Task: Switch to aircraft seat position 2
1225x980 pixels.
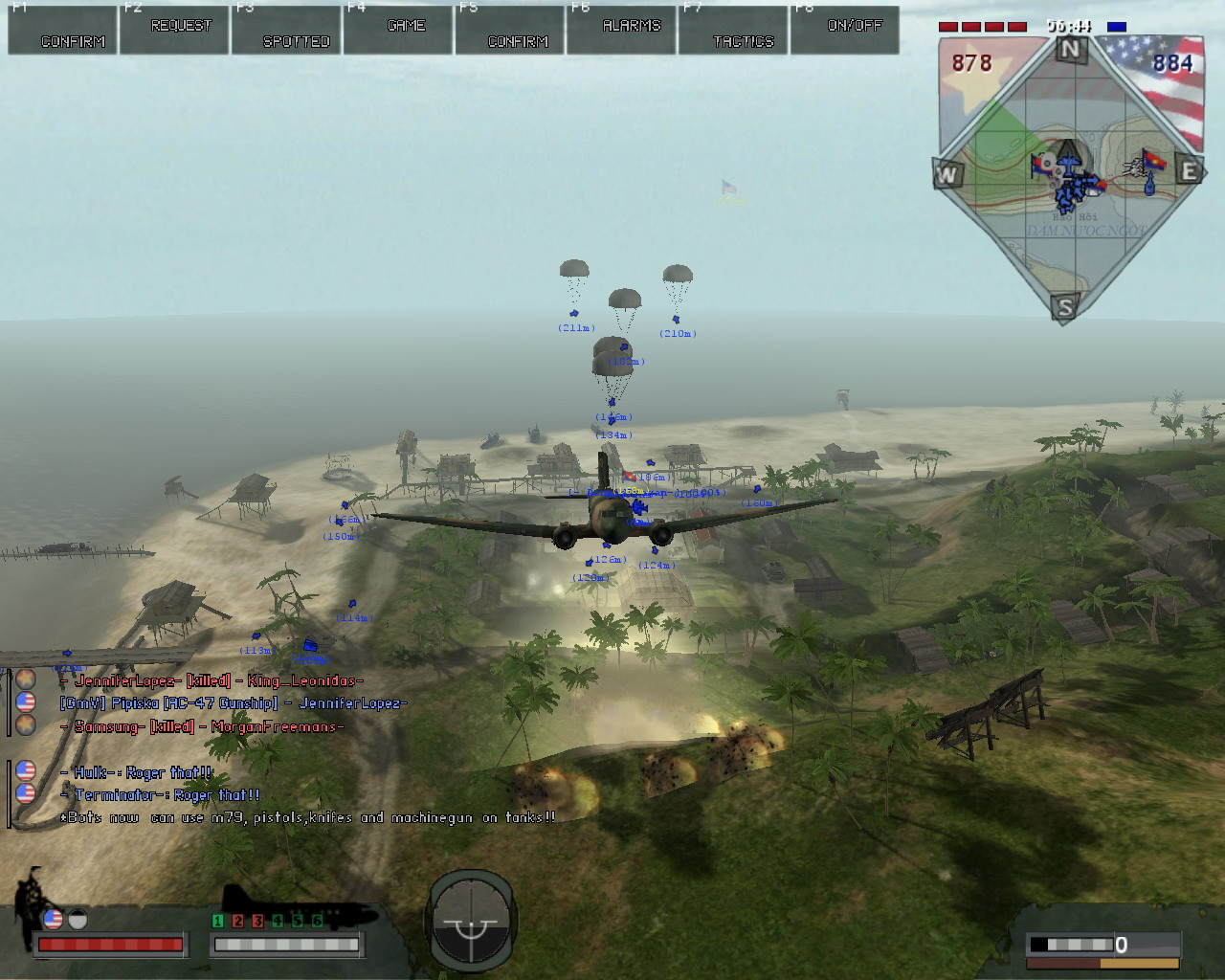Action: [x=238, y=921]
